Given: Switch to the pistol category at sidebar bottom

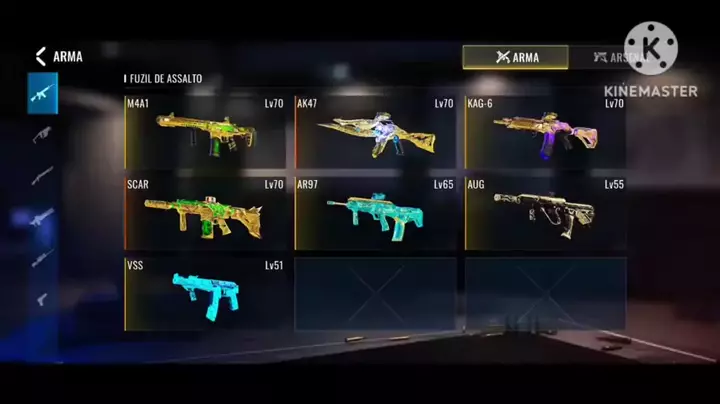Looking at the screenshot, I should tap(42, 298).
